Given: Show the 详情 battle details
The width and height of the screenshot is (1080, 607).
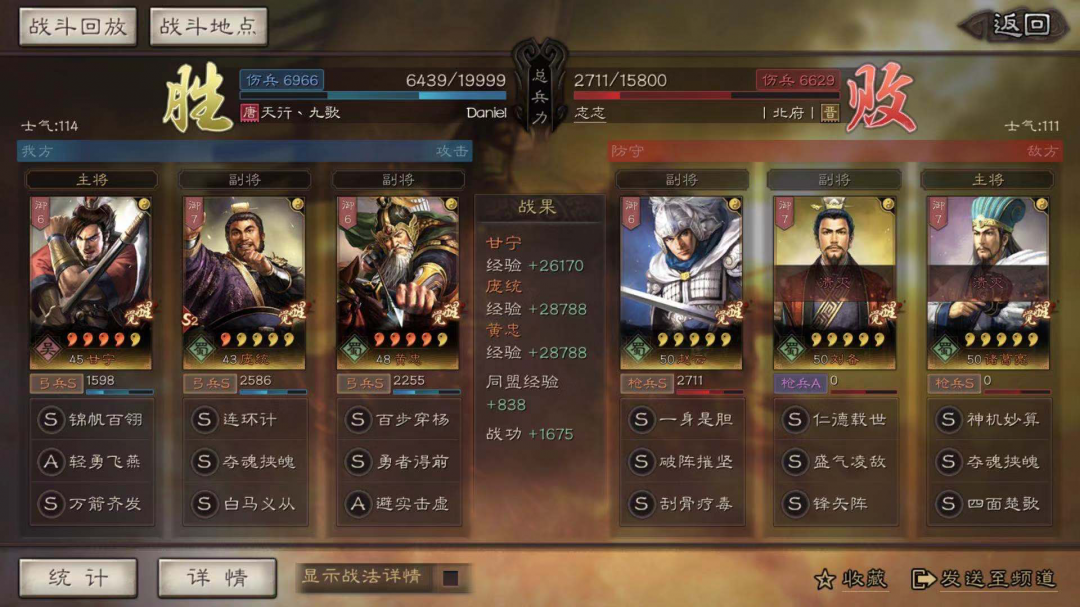Looking at the screenshot, I should [x=216, y=577].
